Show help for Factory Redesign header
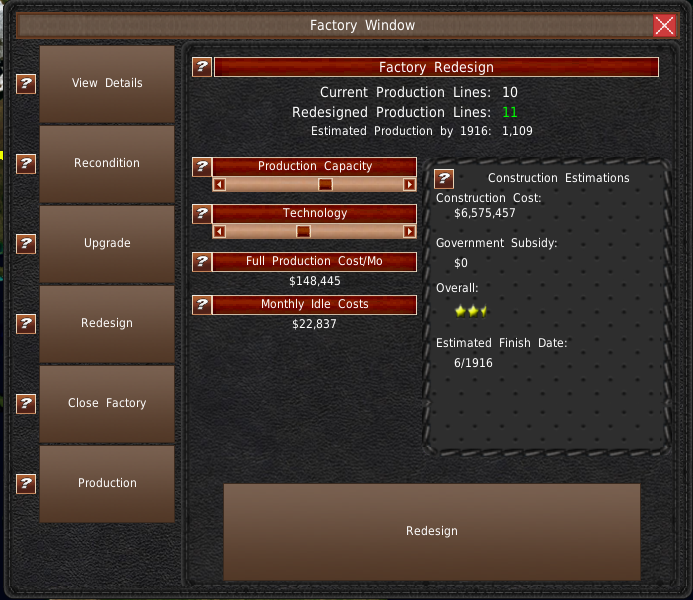Screen dimensions: 693x600 (202, 67)
